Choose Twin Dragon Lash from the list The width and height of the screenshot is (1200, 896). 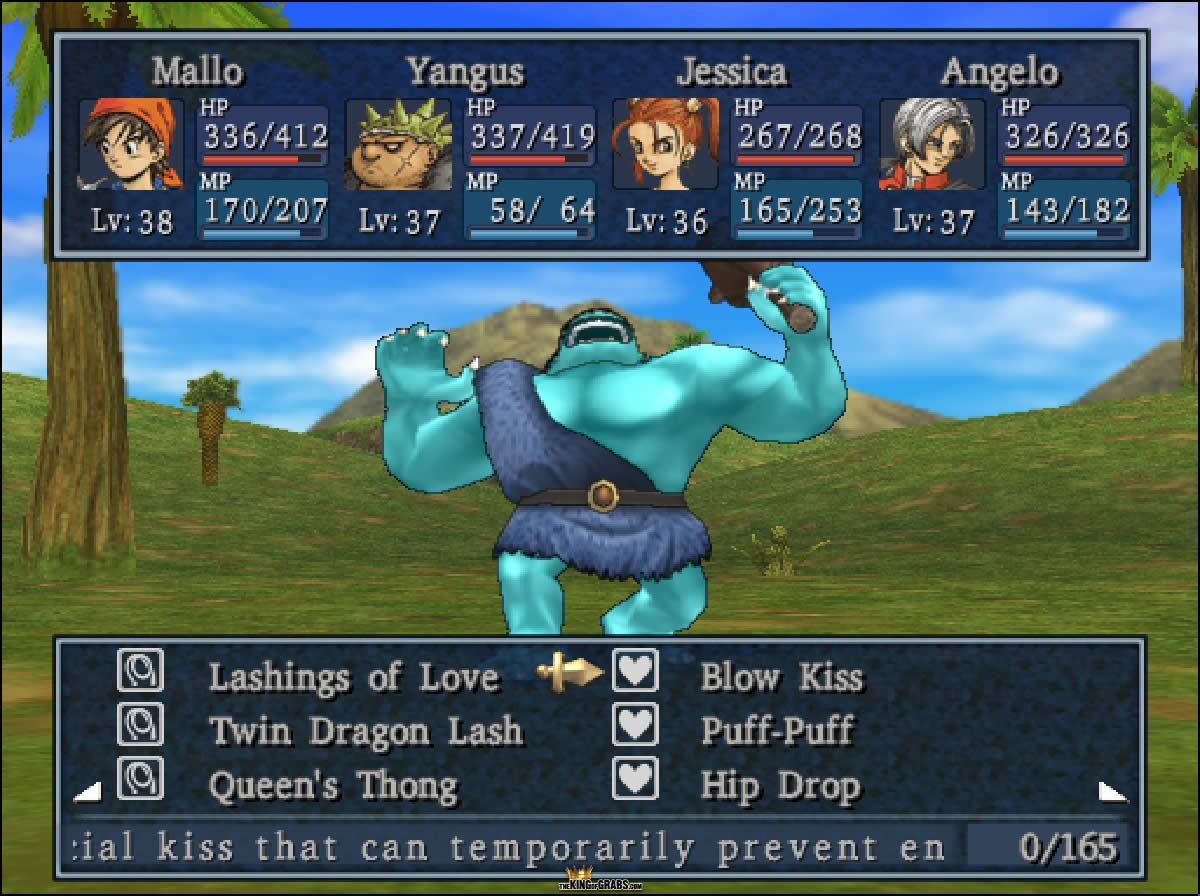[366, 731]
